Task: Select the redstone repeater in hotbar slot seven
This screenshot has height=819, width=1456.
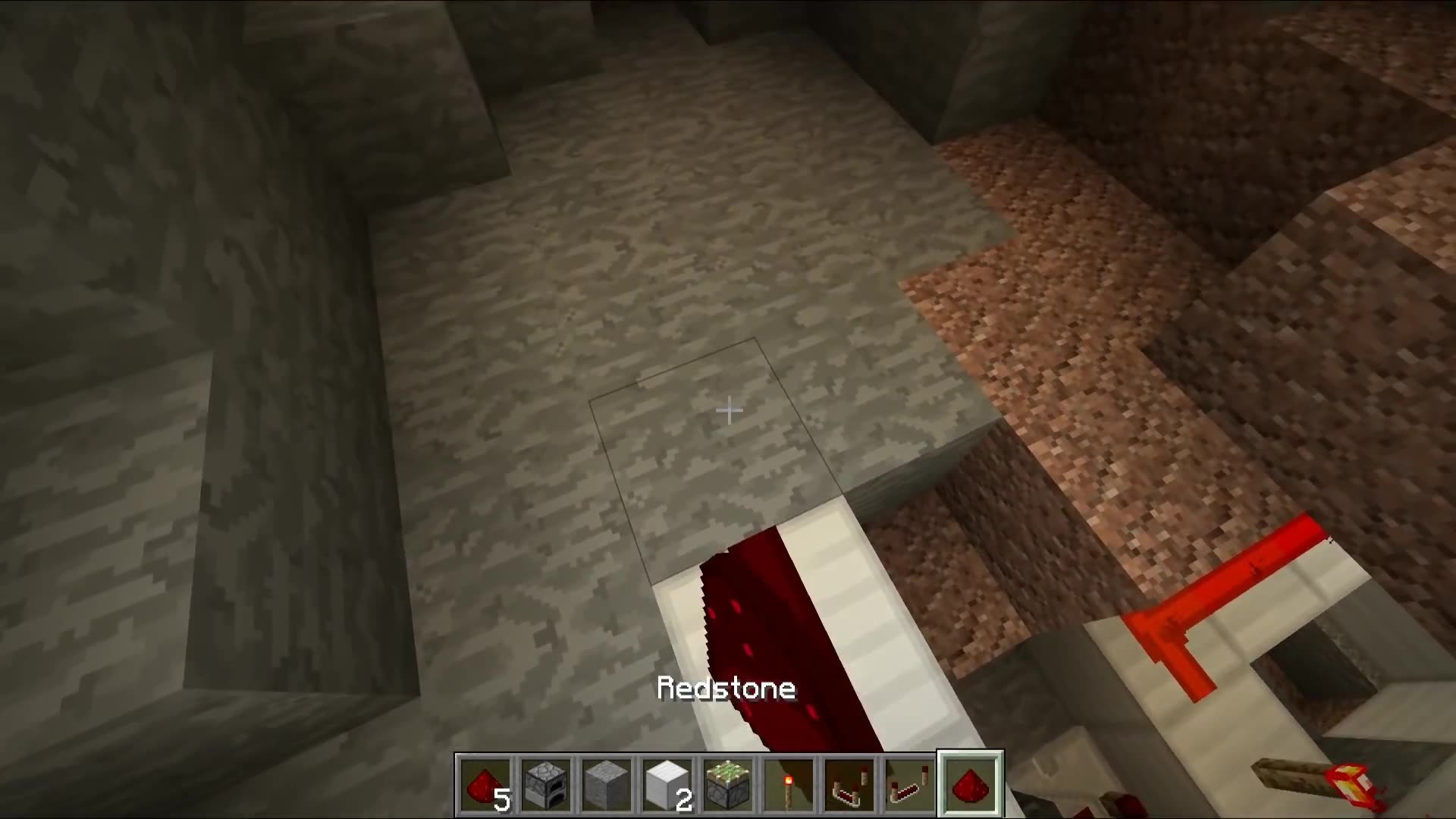Action: [x=849, y=785]
